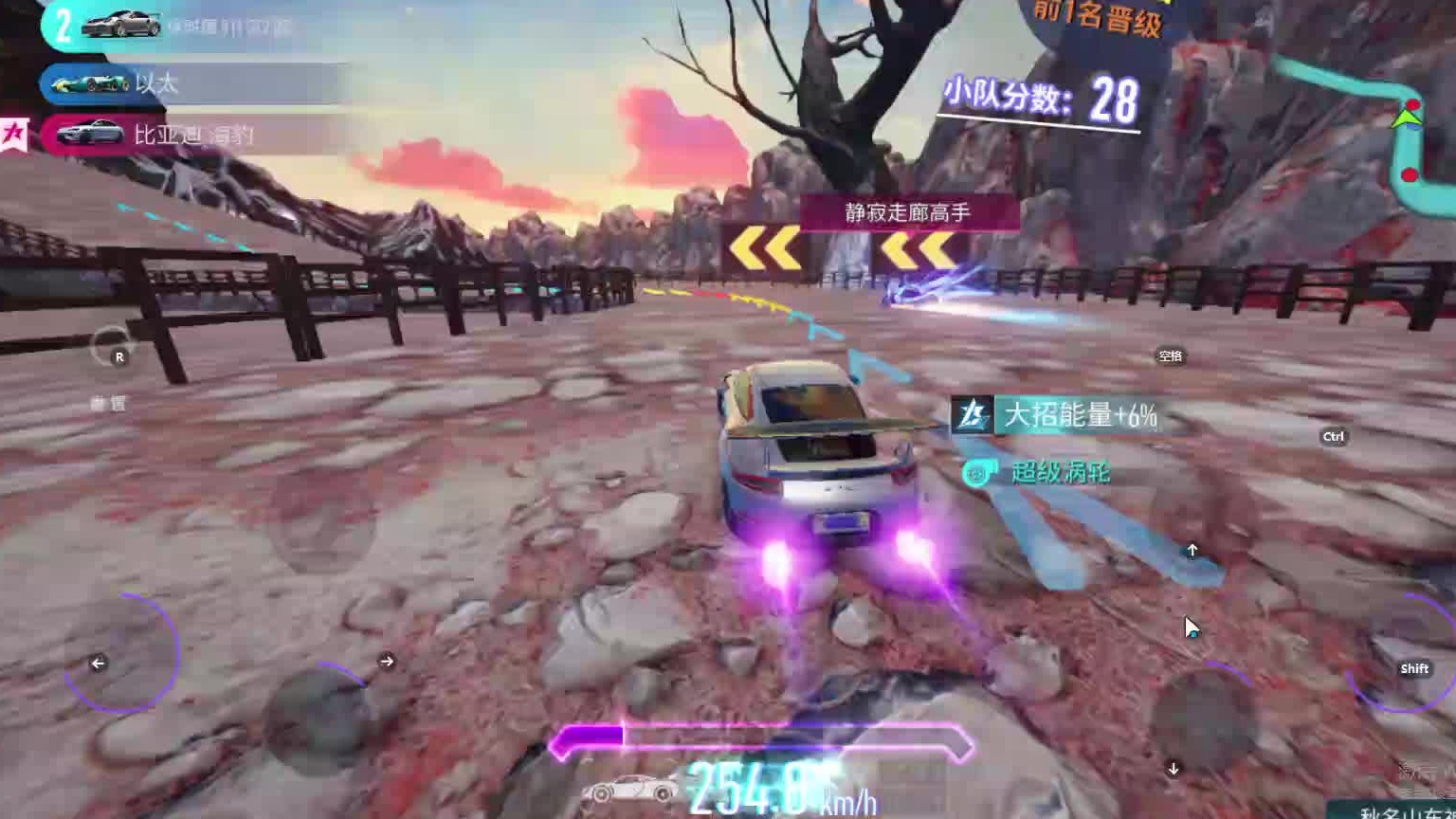Select the 比亚迪海豹 racer row
The width and height of the screenshot is (1456, 819).
(190, 135)
